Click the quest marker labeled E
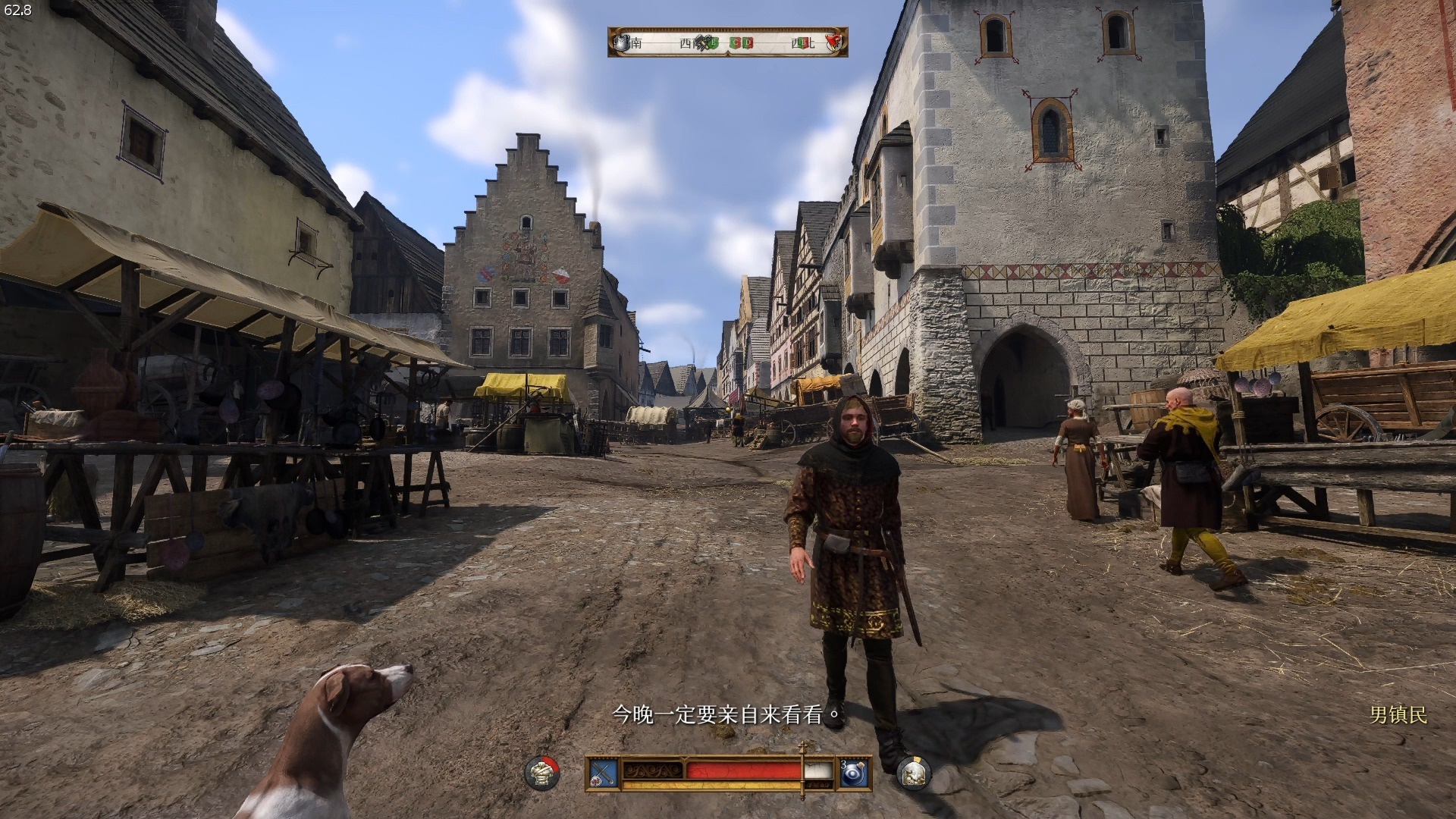This screenshot has width=1456, height=819. (714, 42)
